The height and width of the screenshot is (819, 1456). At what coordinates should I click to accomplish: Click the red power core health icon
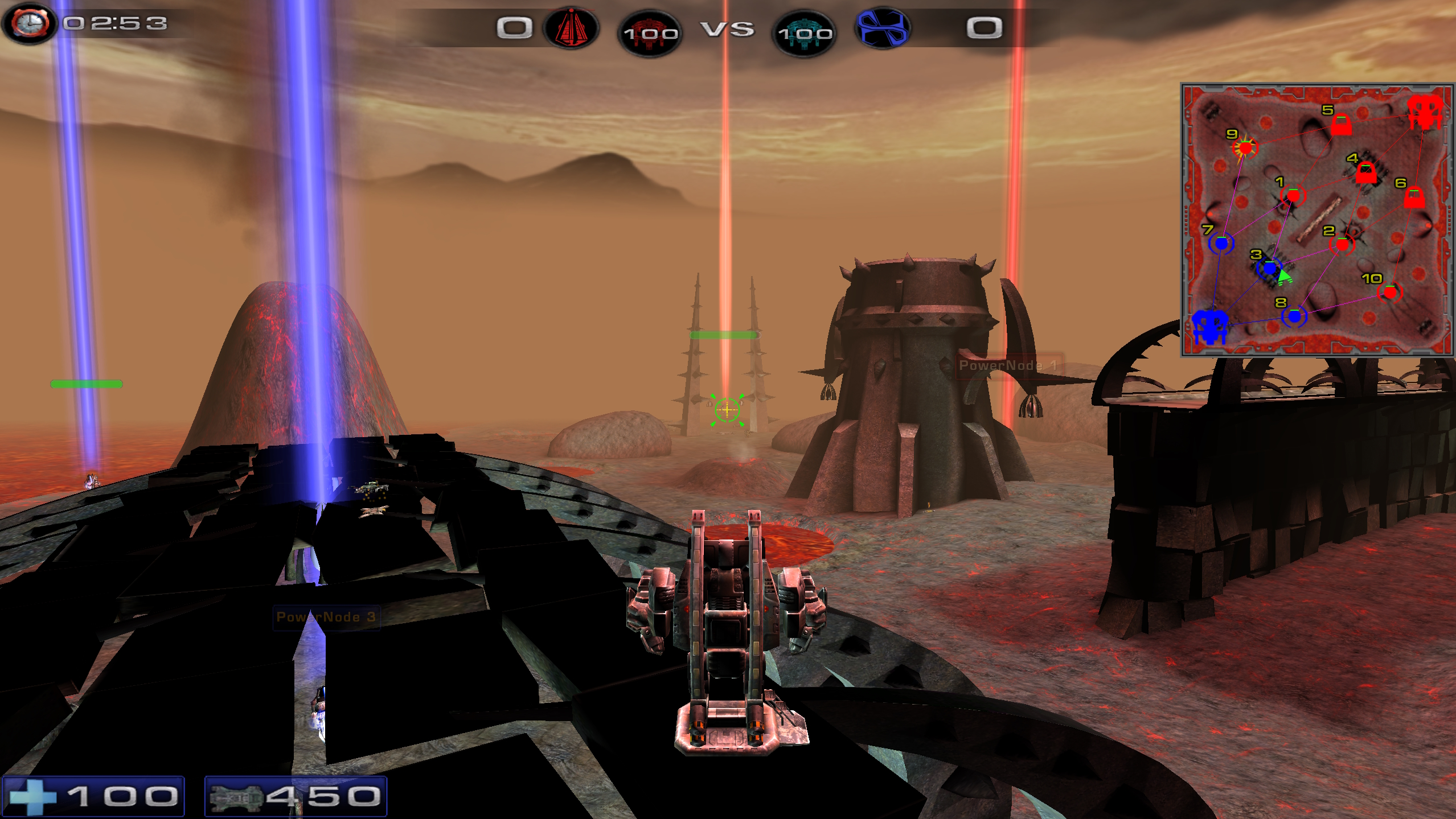coord(650,32)
